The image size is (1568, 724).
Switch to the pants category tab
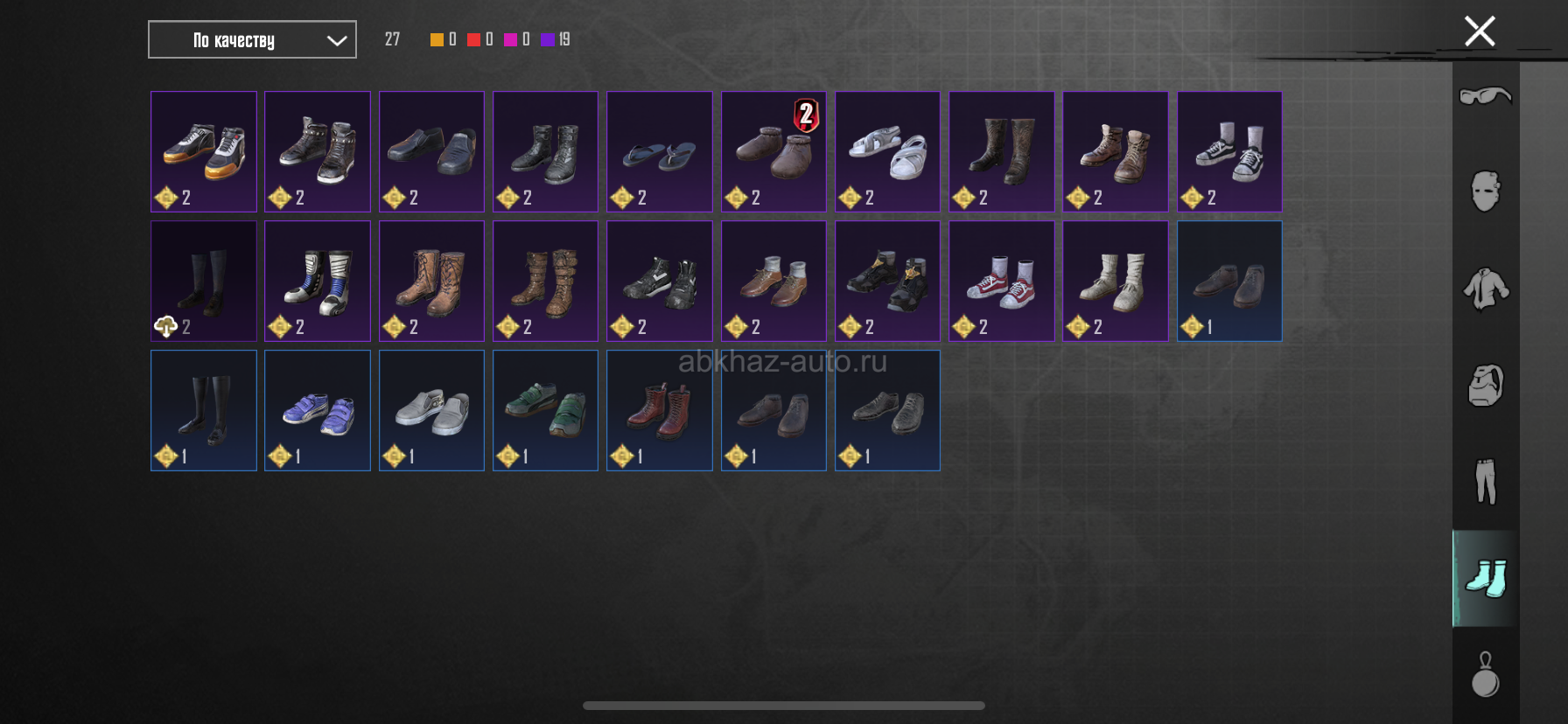pyautogui.click(x=1485, y=481)
